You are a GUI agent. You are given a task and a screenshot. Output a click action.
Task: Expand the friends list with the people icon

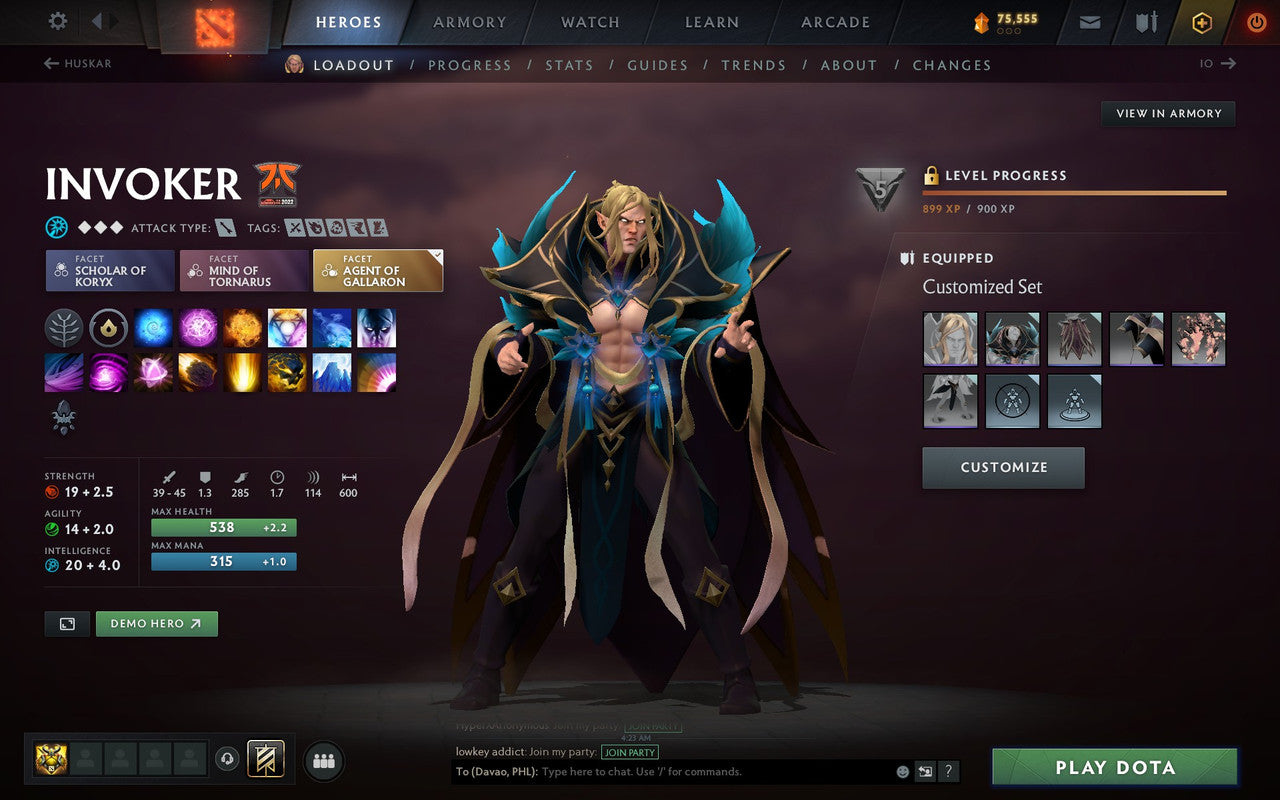[x=323, y=760]
